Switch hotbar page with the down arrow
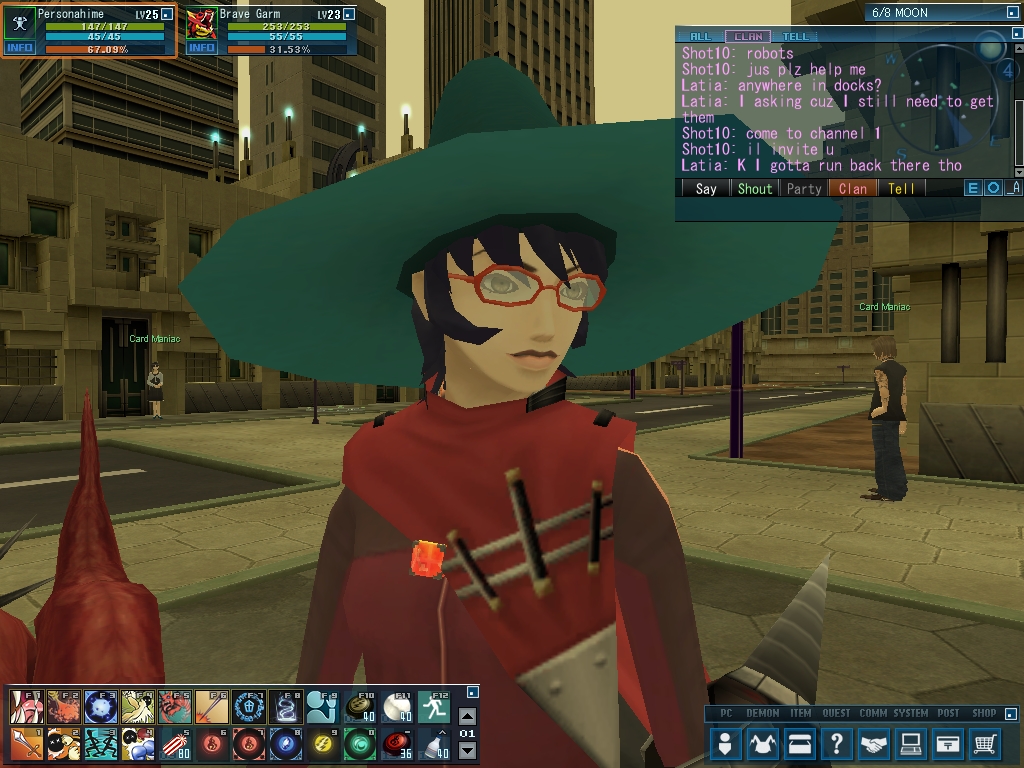This screenshot has width=1024, height=768. (x=467, y=751)
